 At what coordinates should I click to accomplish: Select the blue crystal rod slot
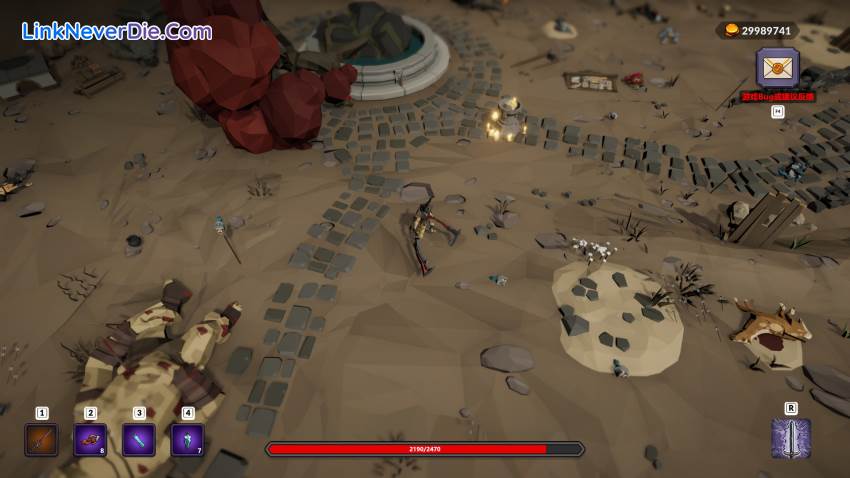(138, 439)
